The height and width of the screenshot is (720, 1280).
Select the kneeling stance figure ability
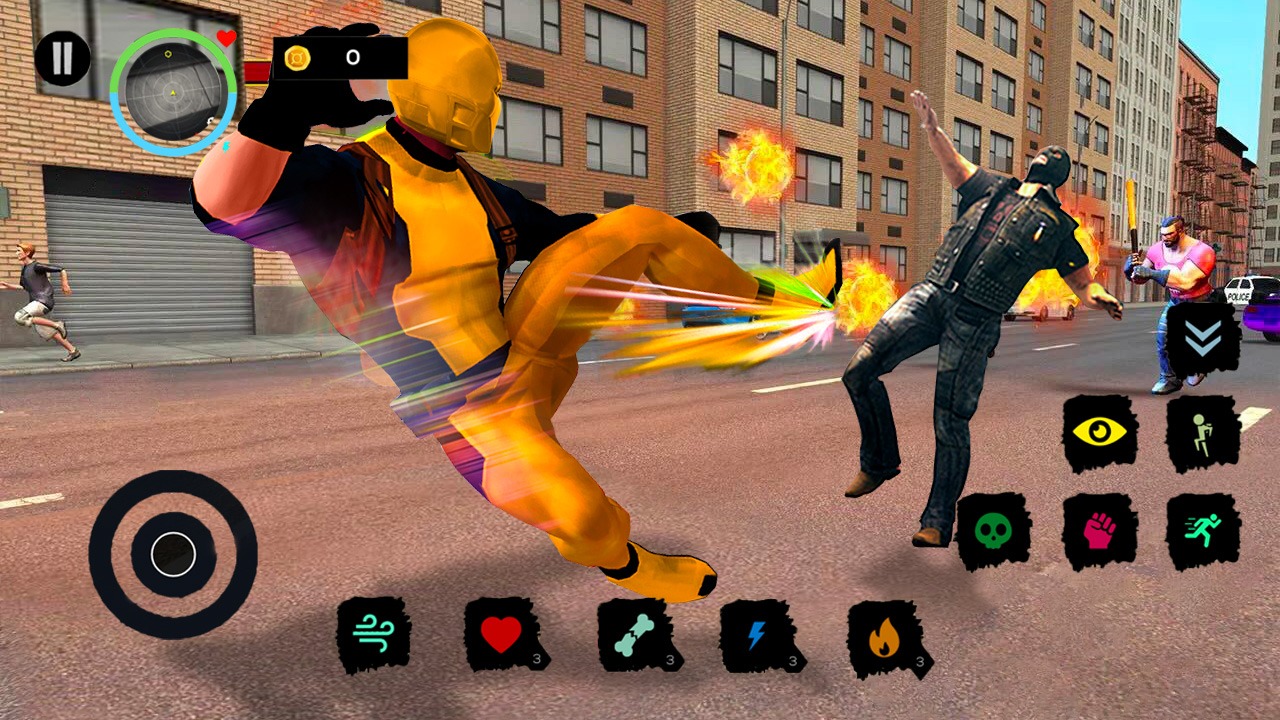pos(1203,432)
